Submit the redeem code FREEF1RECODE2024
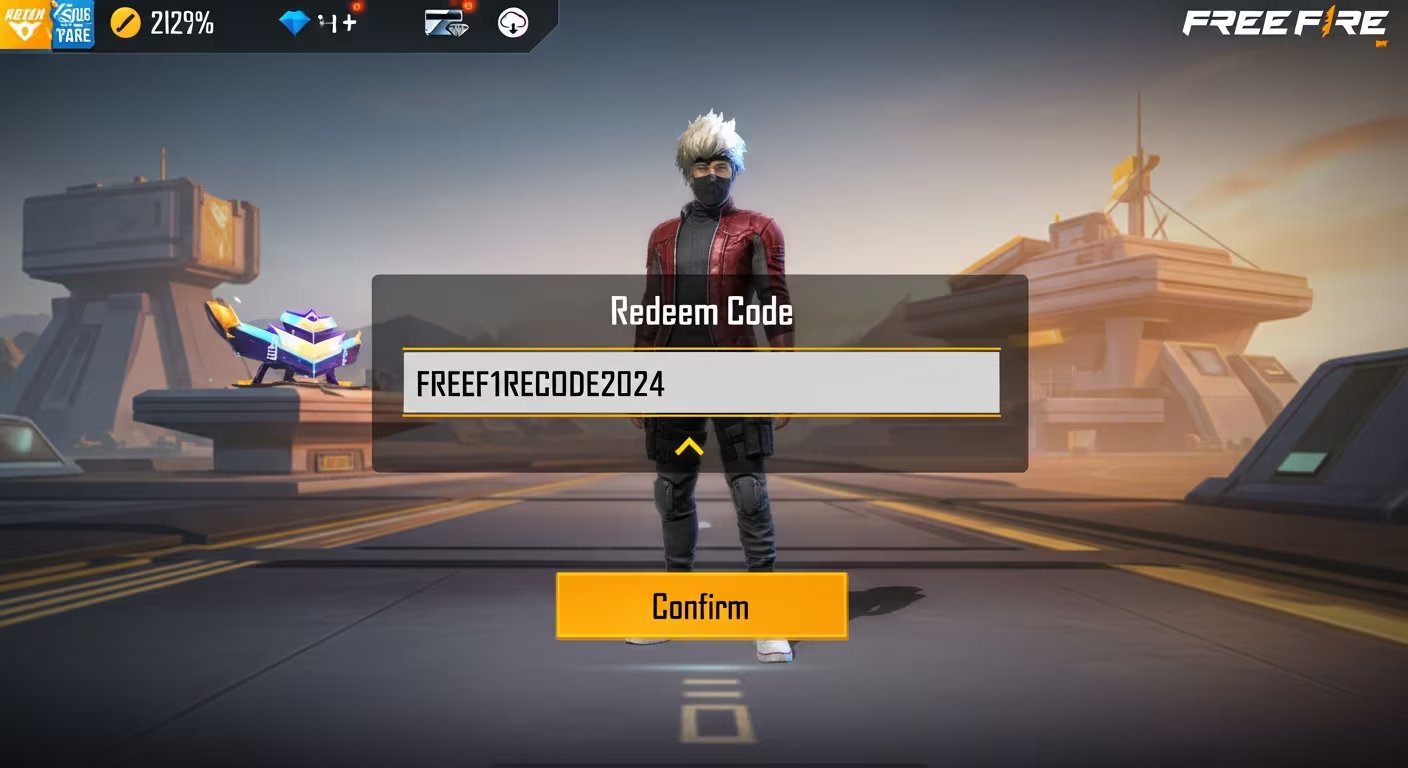Image resolution: width=1408 pixels, height=768 pixels. [701, 605]
